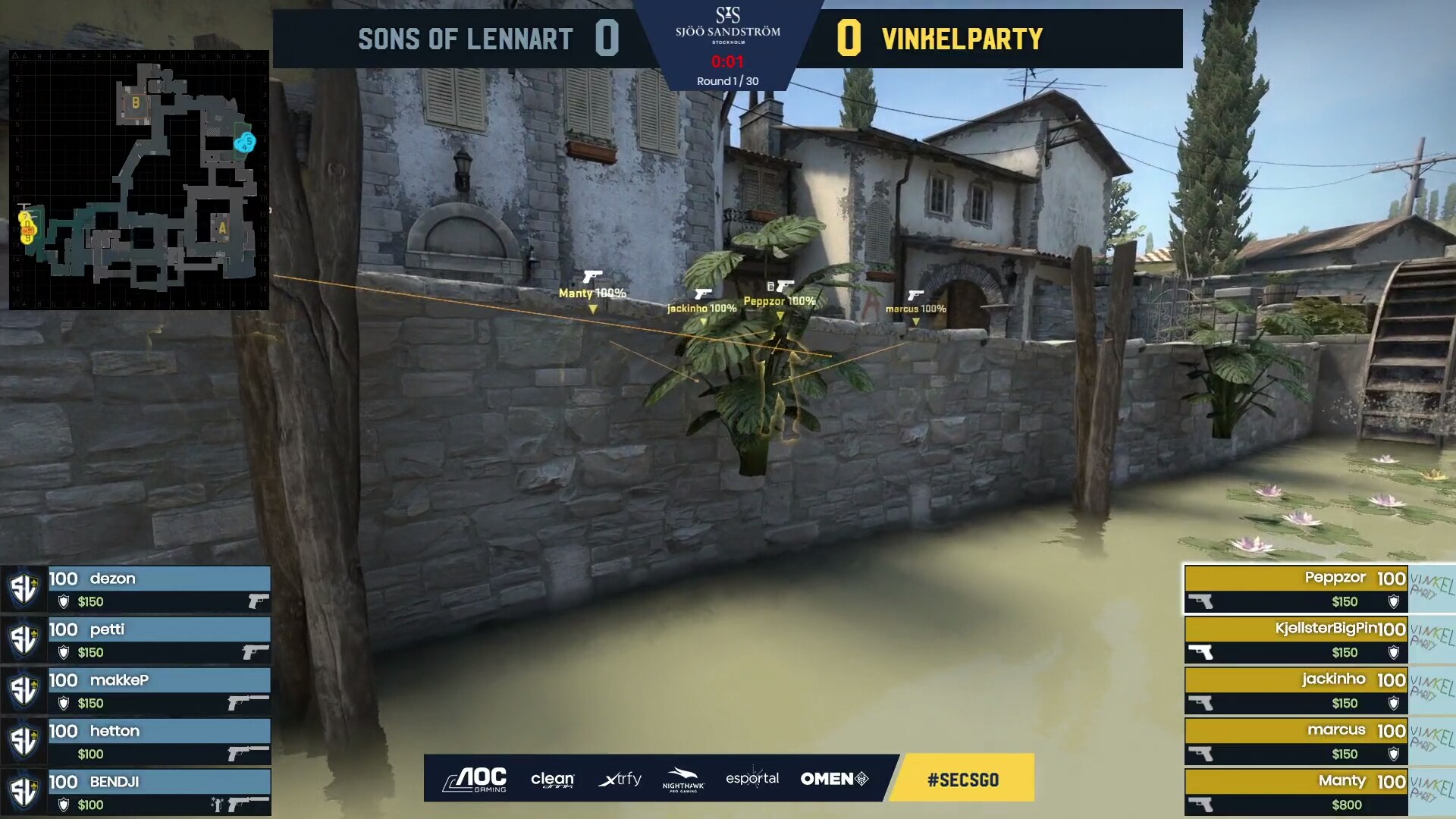Screen dimensions: 1456x819
Task: Select the VINKELPARTY team name
Action: (x=963, y=36)
